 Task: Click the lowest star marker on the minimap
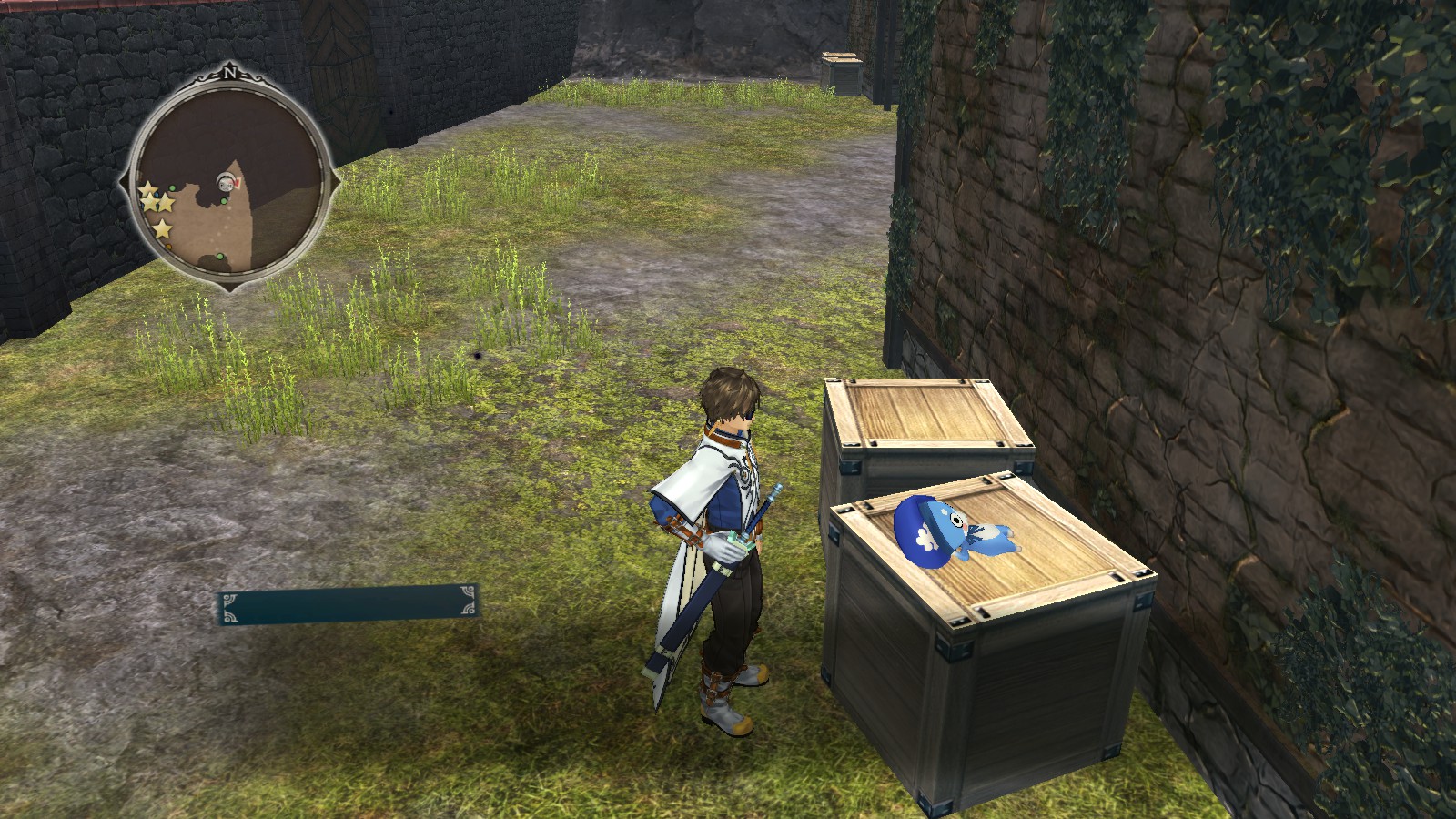point(163,227)
